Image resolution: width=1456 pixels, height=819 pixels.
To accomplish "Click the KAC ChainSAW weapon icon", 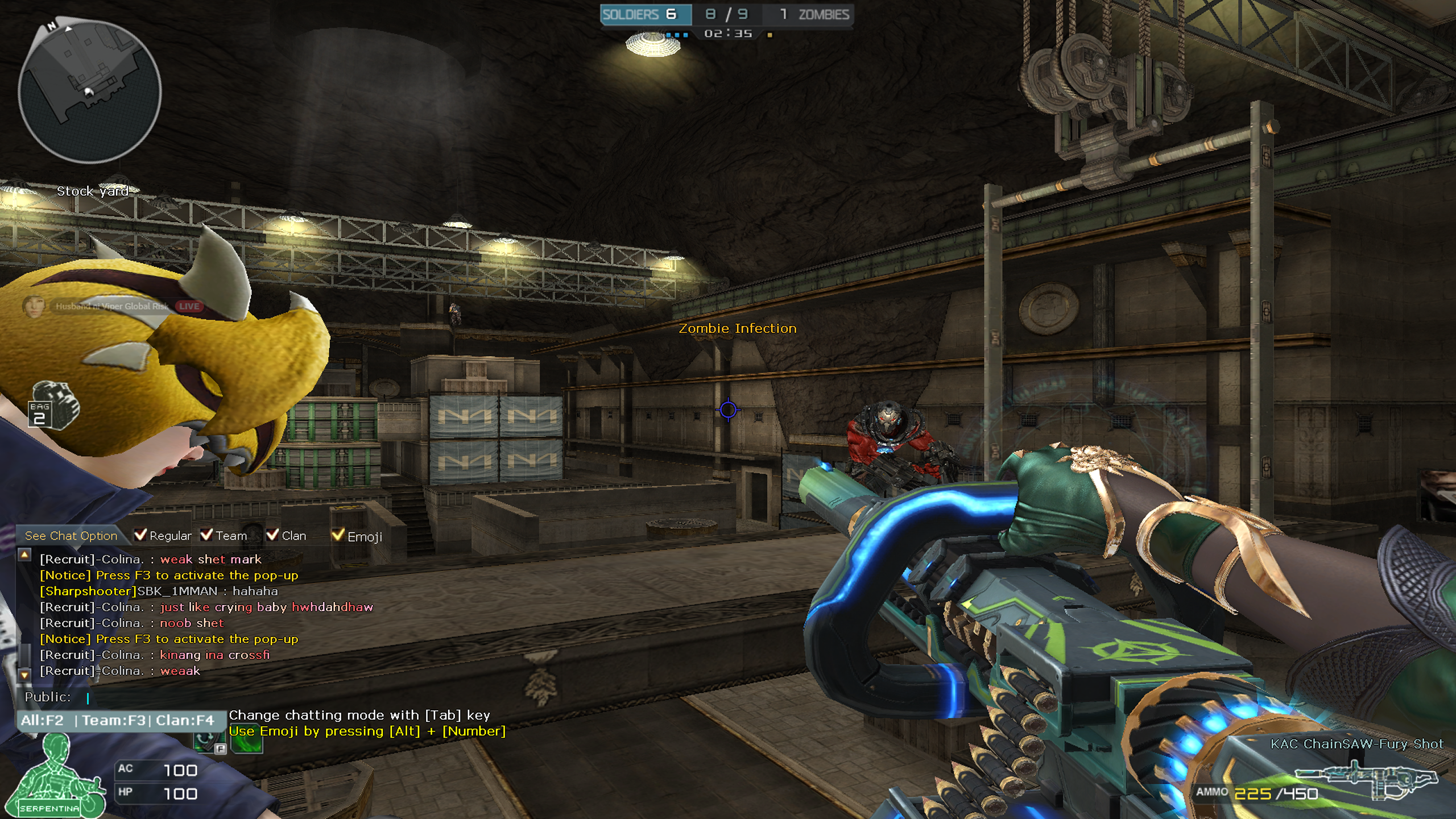I will point(1365,780).
